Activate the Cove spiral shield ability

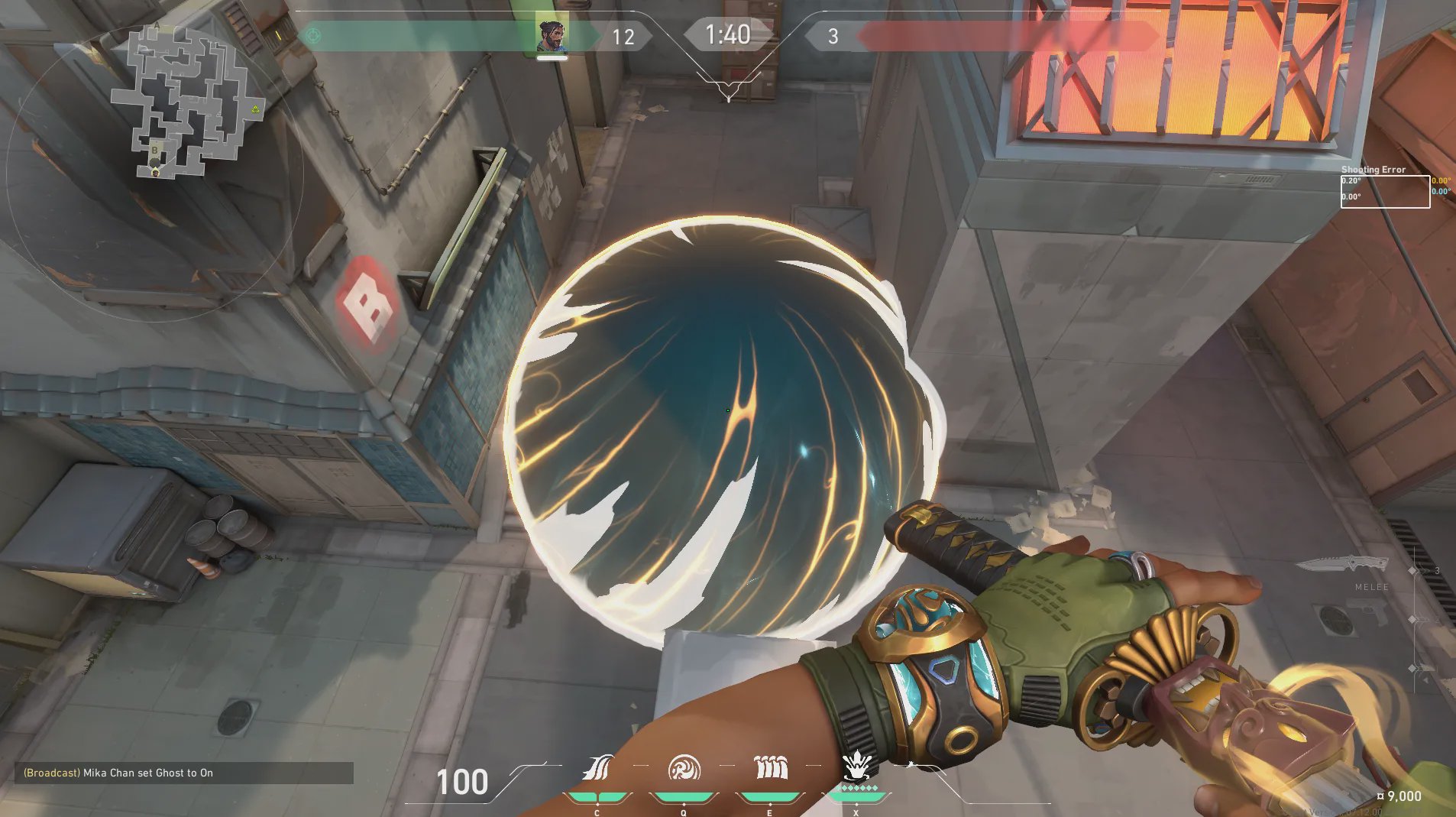click(684, 767)
